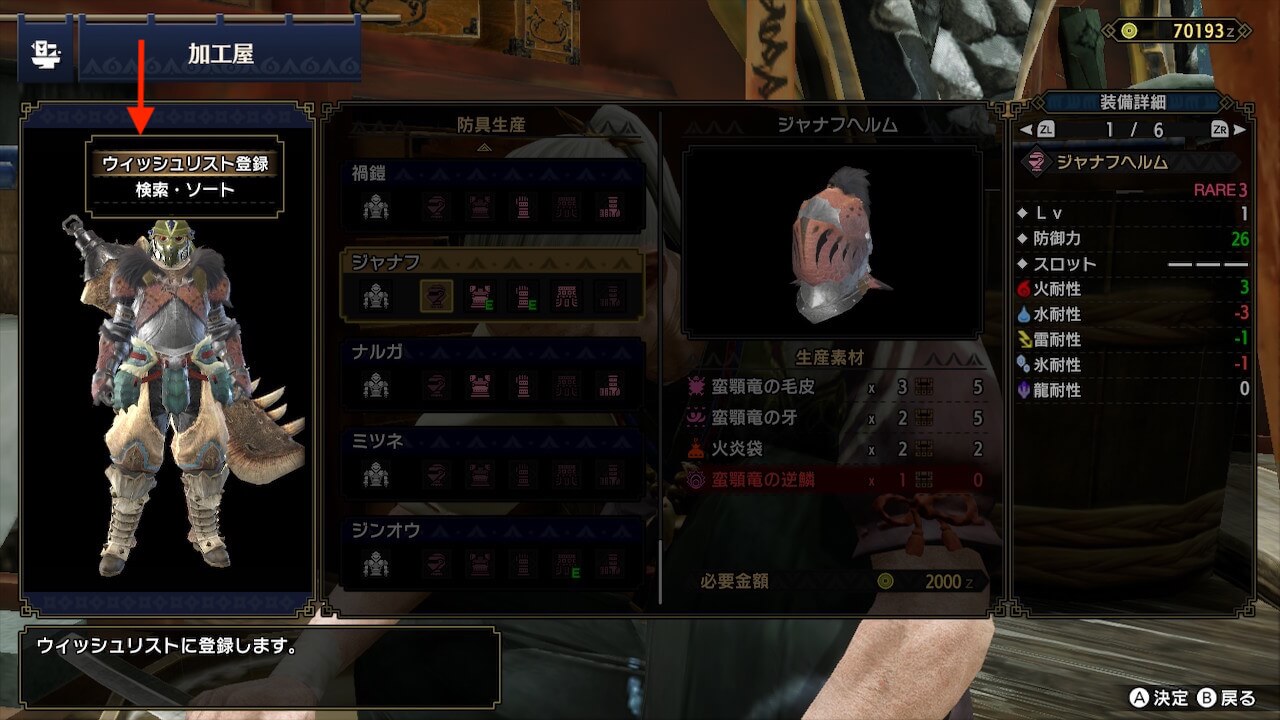
Task: Select the 火炎袋 material row
Action: (x=835, y=449)
